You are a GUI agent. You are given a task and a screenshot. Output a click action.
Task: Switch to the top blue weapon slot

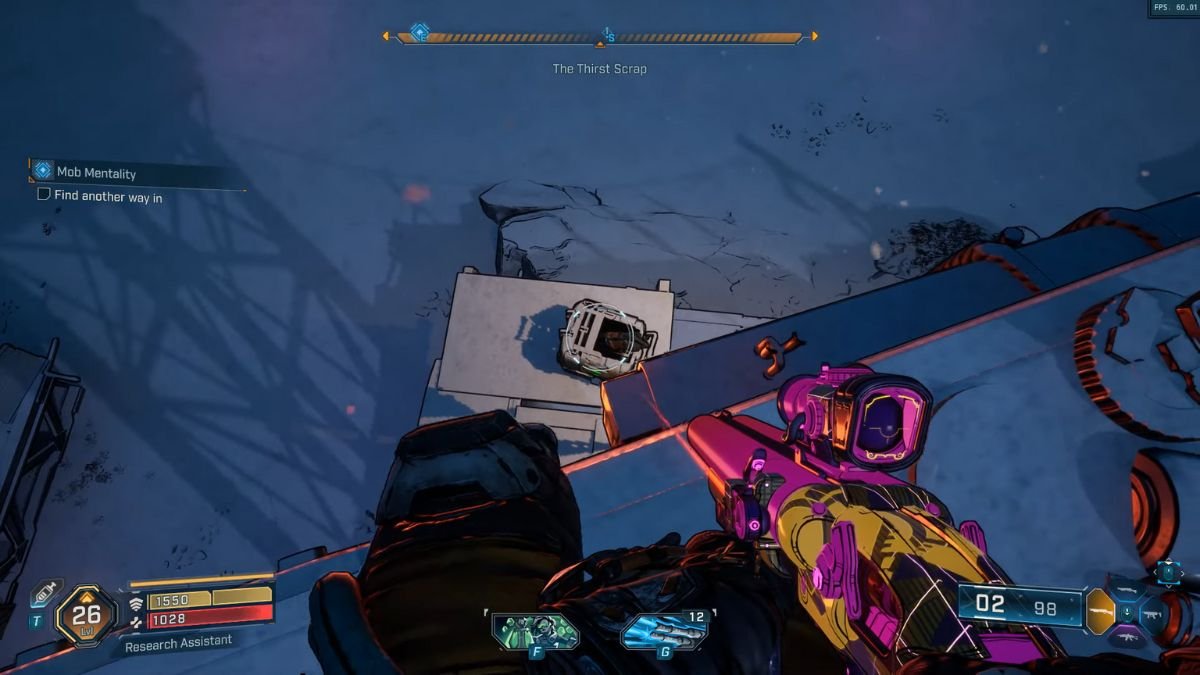click(1127, 589)
